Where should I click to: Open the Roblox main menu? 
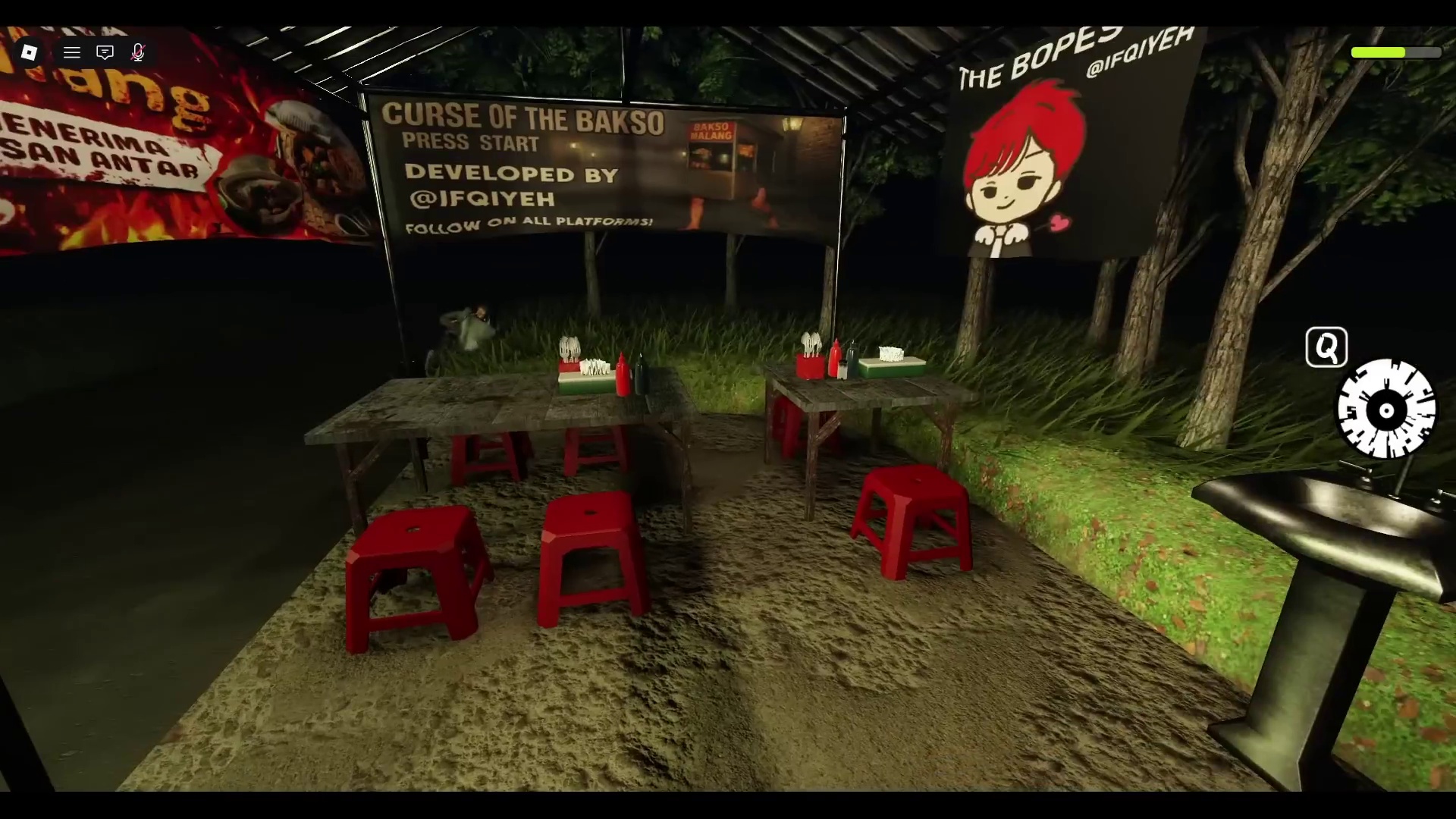pyautogui.click(x=29, y=52)
